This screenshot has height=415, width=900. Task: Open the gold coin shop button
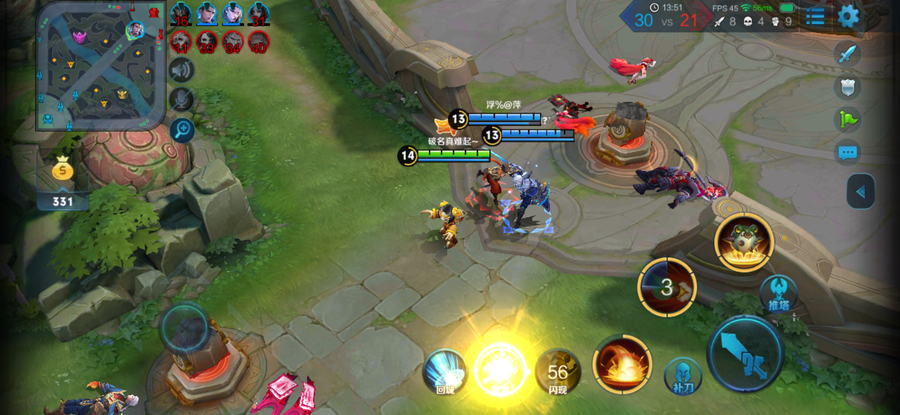click(x=63, y=172)
